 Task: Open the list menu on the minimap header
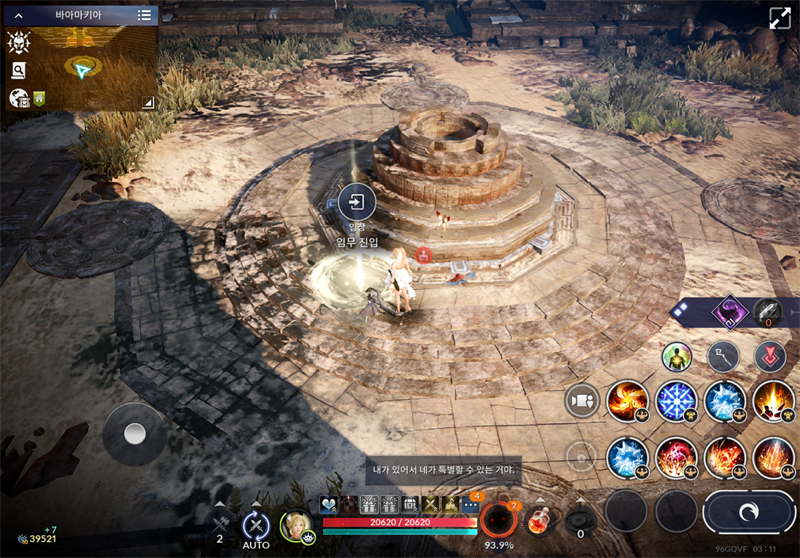(x=145, y=15)
